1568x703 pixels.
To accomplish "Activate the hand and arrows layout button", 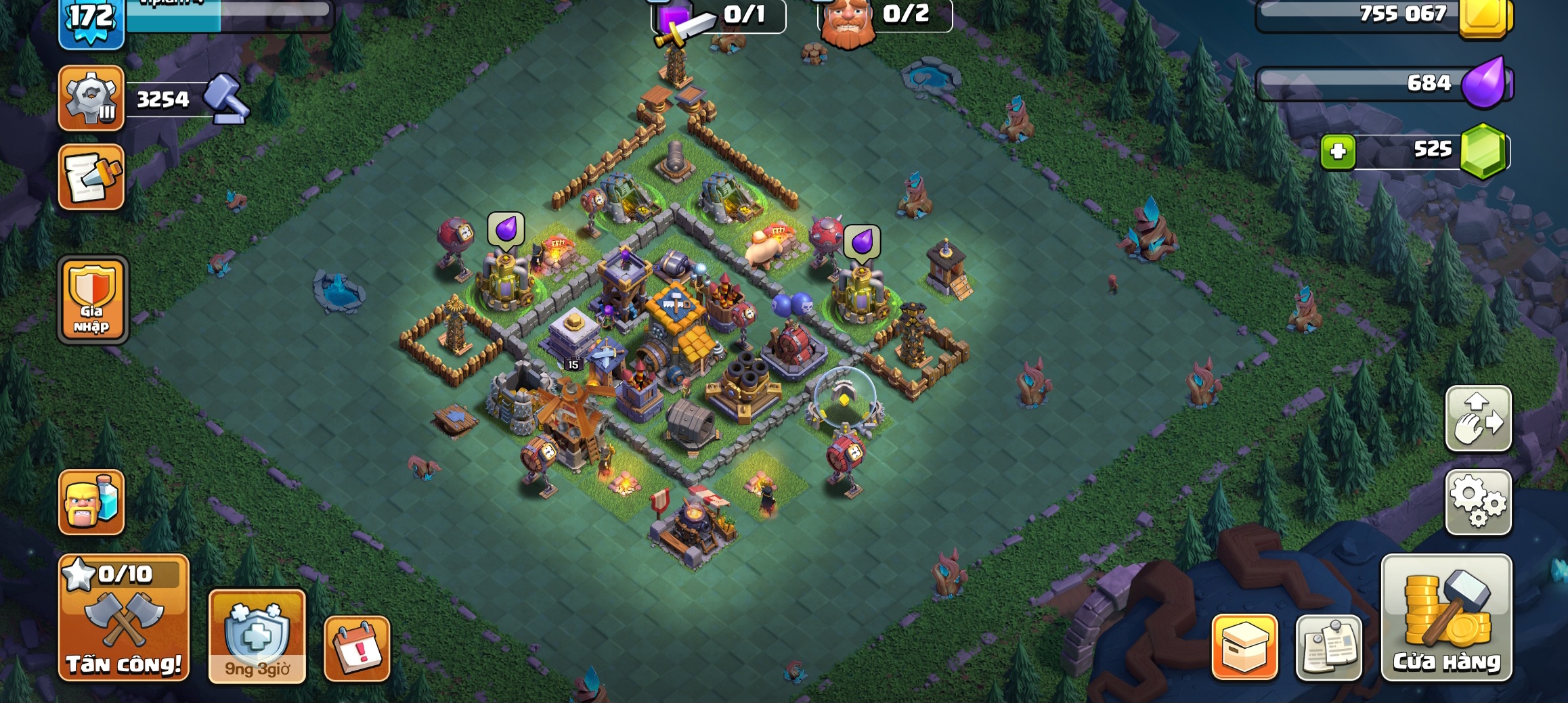I will click(1478, 418).
